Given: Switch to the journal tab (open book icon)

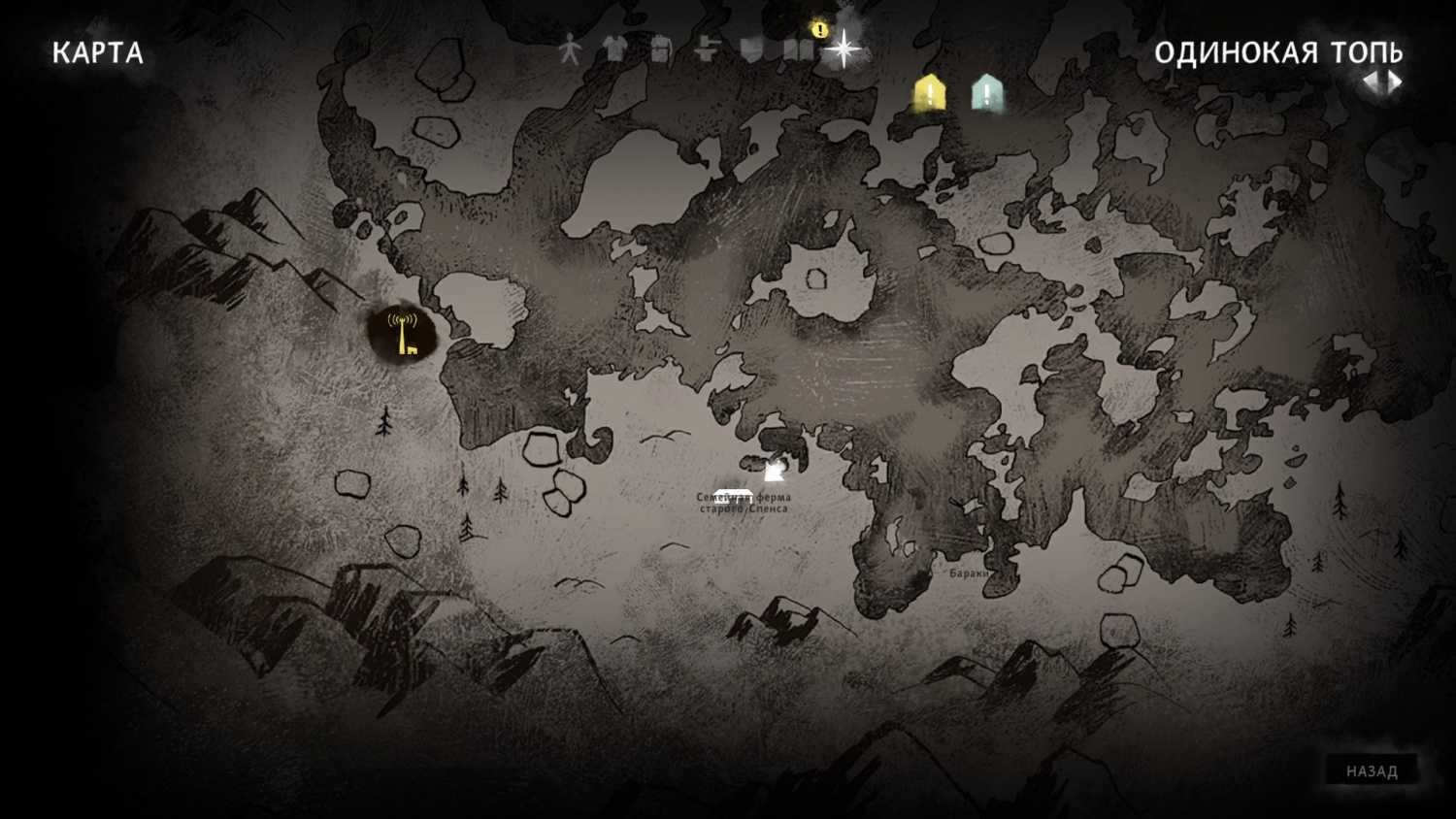Looking at the screenshot, I should [797, 49].
